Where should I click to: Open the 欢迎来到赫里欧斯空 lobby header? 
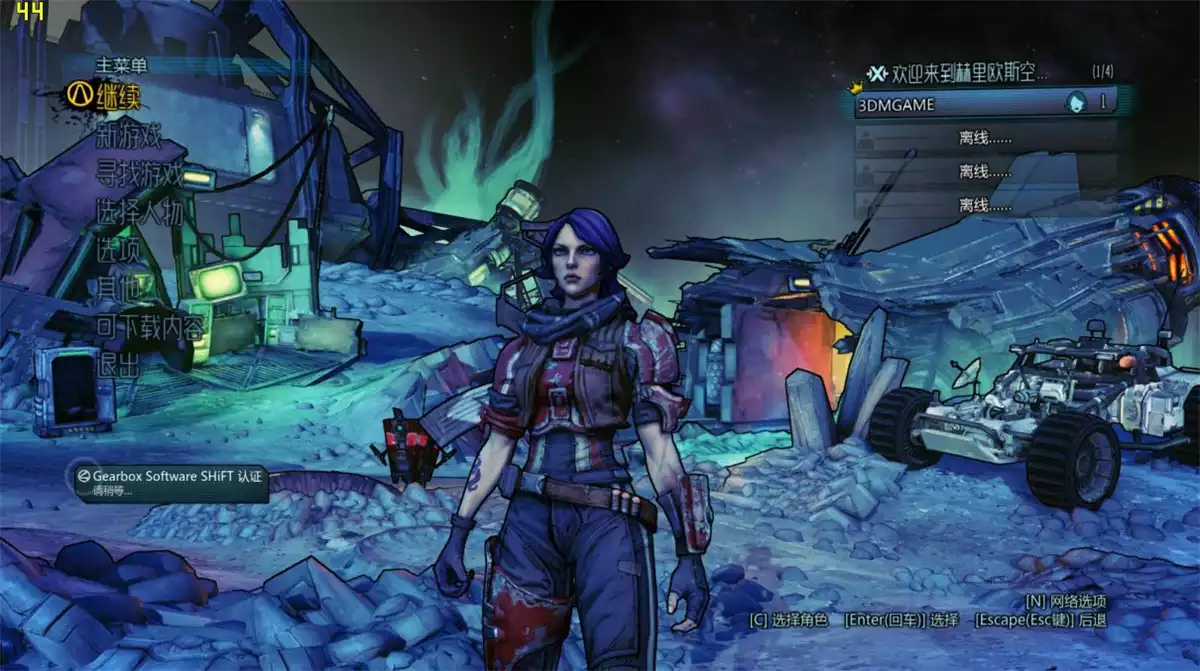click(958, 73)
